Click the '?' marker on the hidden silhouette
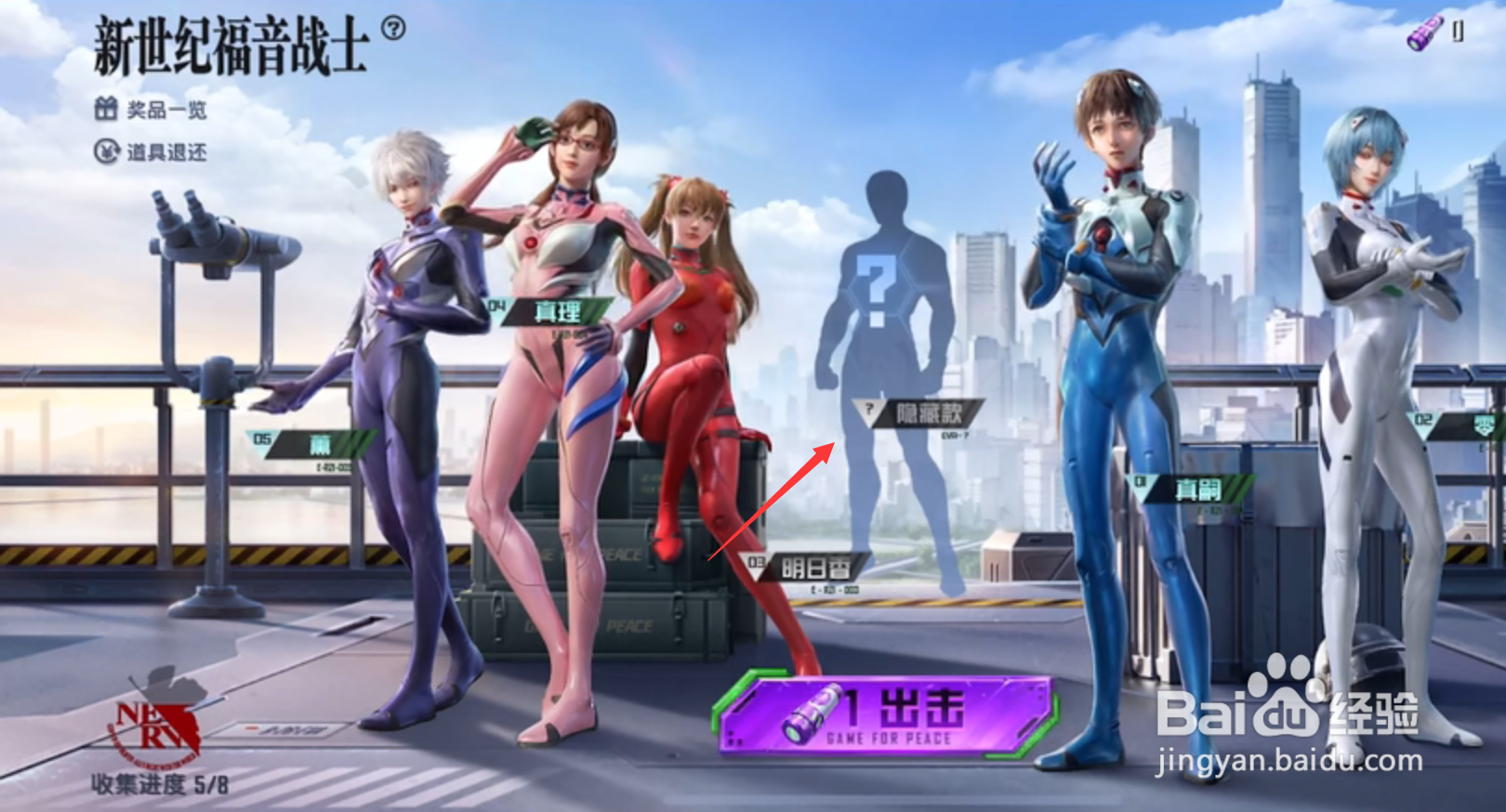The width and height of the screenshot is (1506, 812). click(x=875, y=283)
